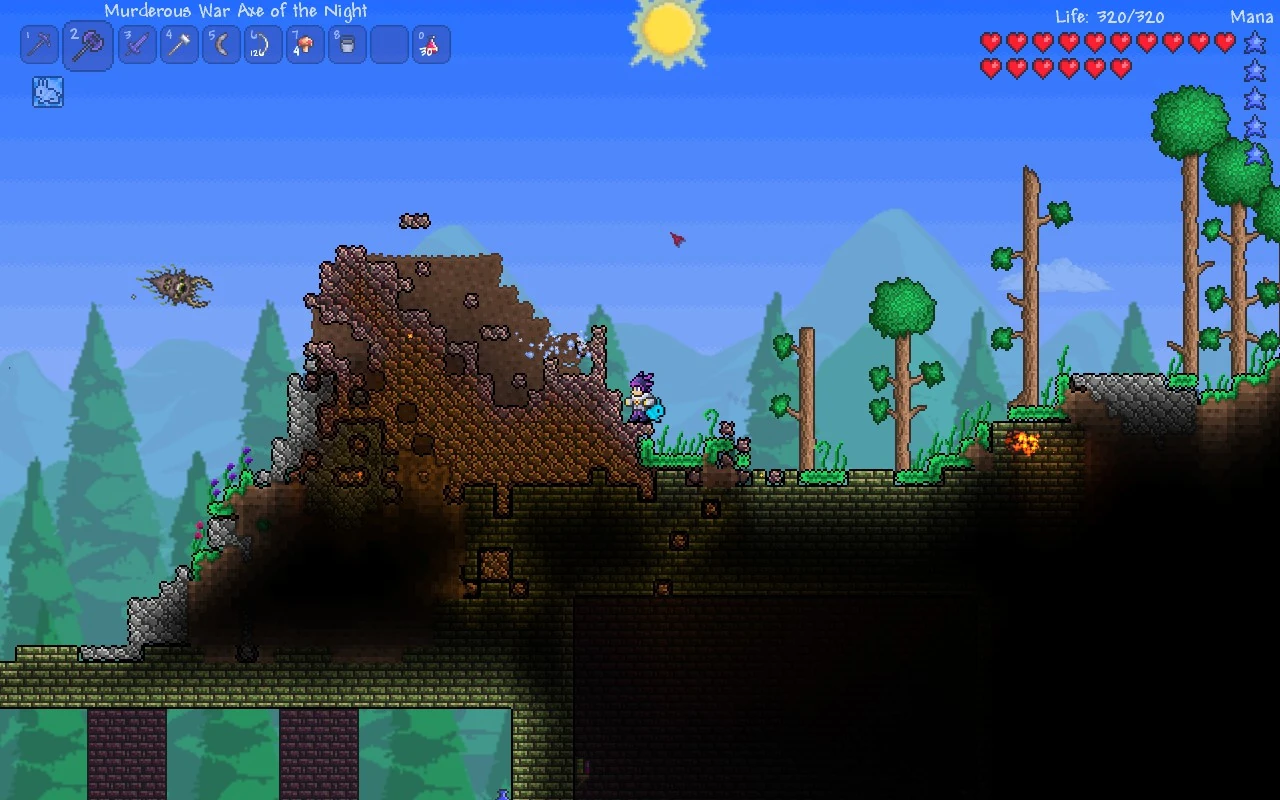The height and width of the screenshot is (800, 1280).
Task: Select the pickaxe in hotbar slot 1
Action: [39, 44]
